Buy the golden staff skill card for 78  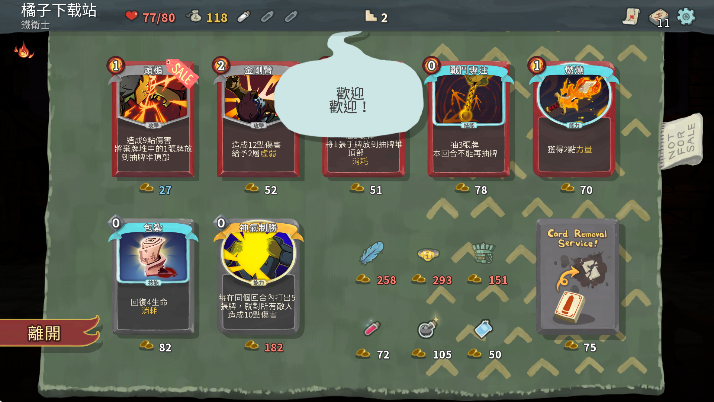click(468, 120)
